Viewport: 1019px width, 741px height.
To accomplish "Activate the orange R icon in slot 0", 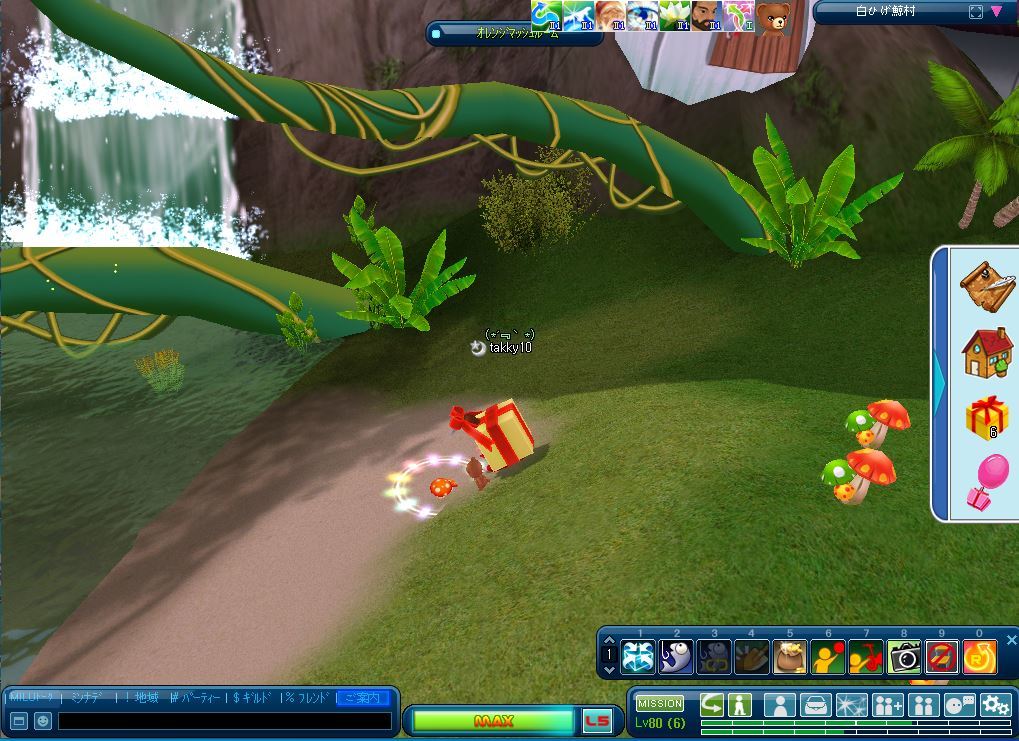I will 980,657.
